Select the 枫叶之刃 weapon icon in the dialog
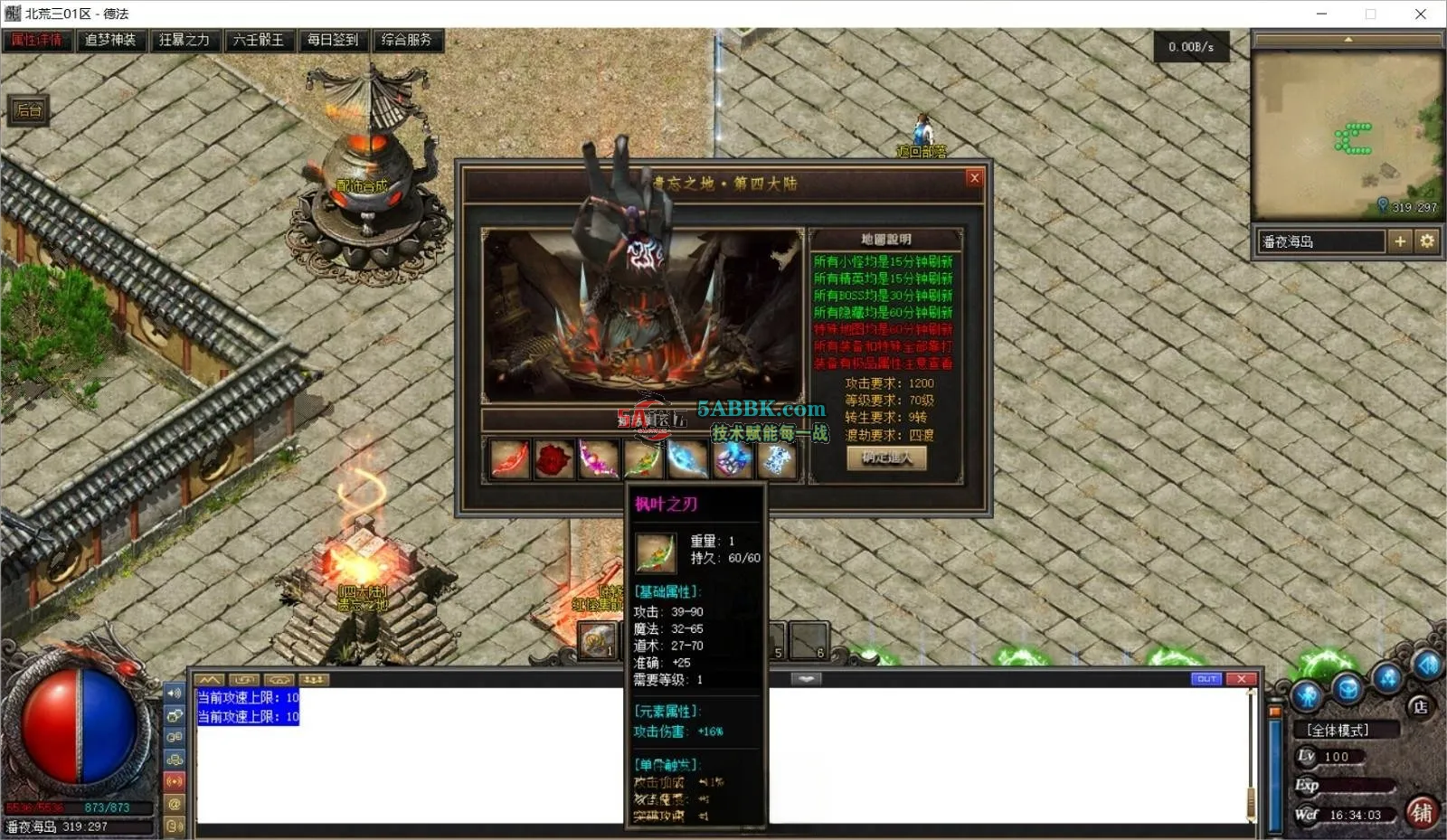Viewport: 1447px width, 840px height. (x=643, y=459)
